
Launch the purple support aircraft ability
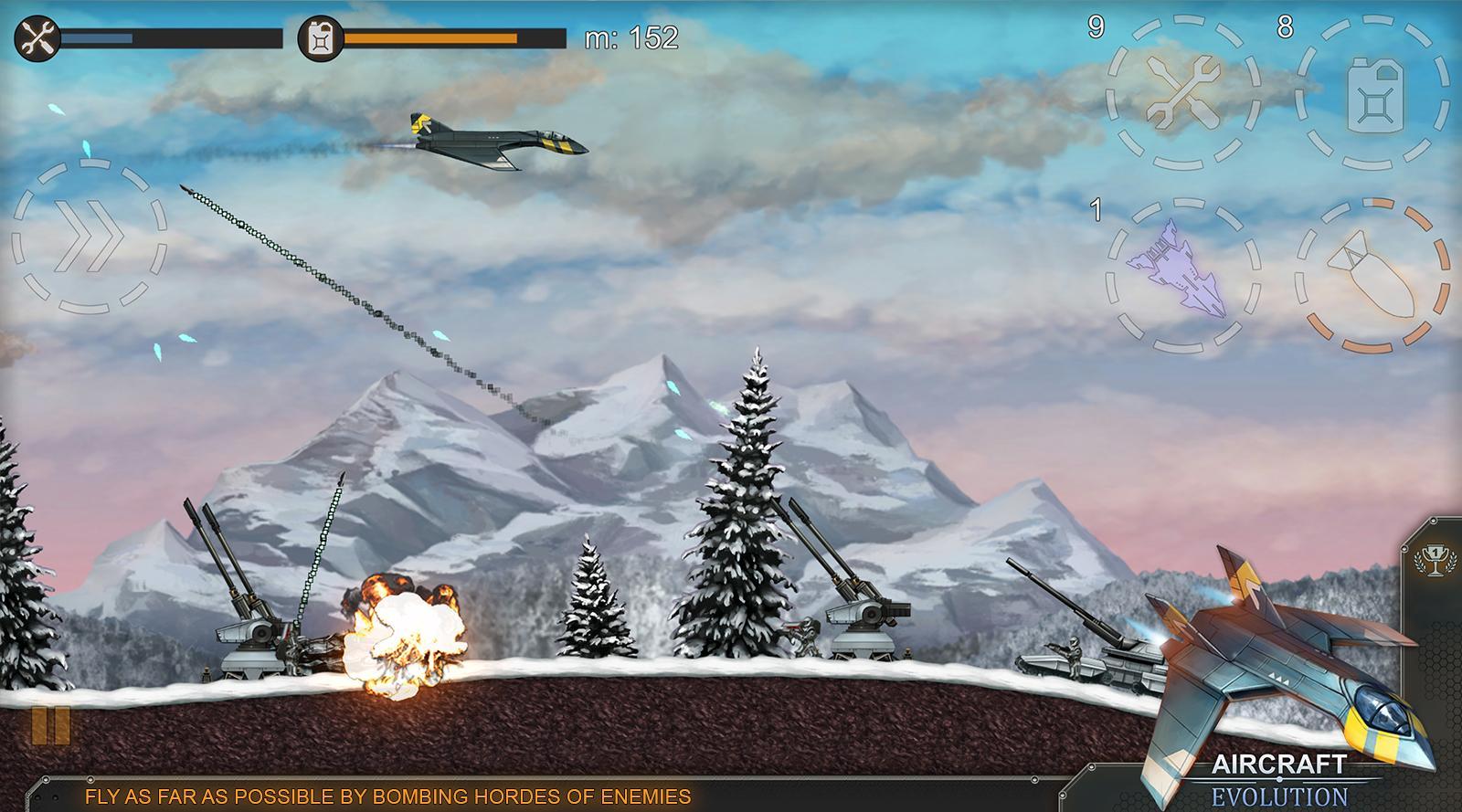[1182, 275]
